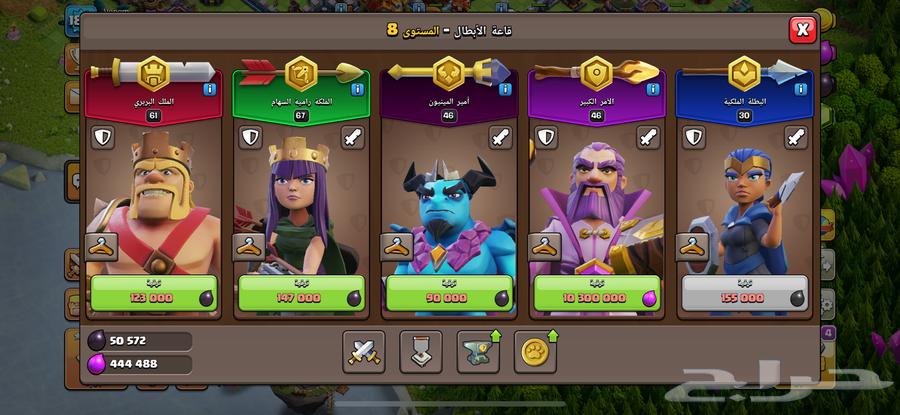Open Barbarian King's skin hanger button

[102, 246]
